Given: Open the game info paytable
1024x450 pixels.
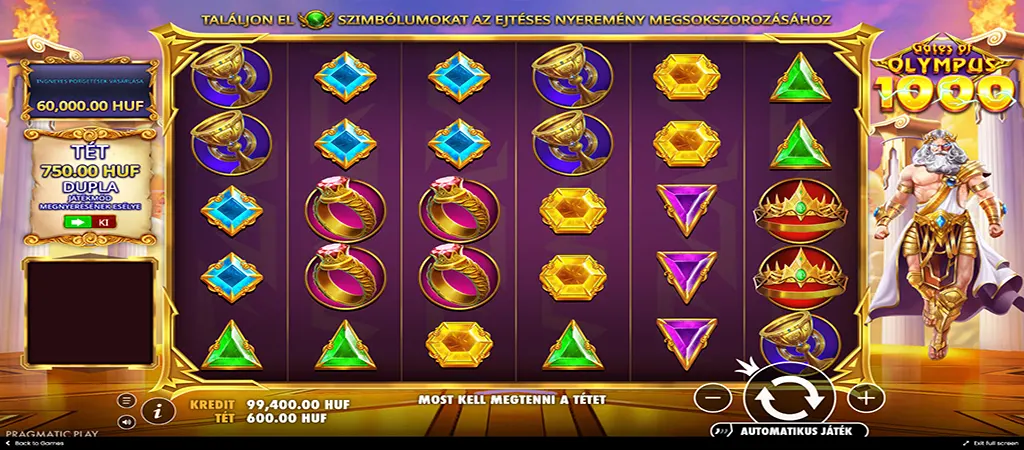Looking at the screenshot, I should (157, 409).
